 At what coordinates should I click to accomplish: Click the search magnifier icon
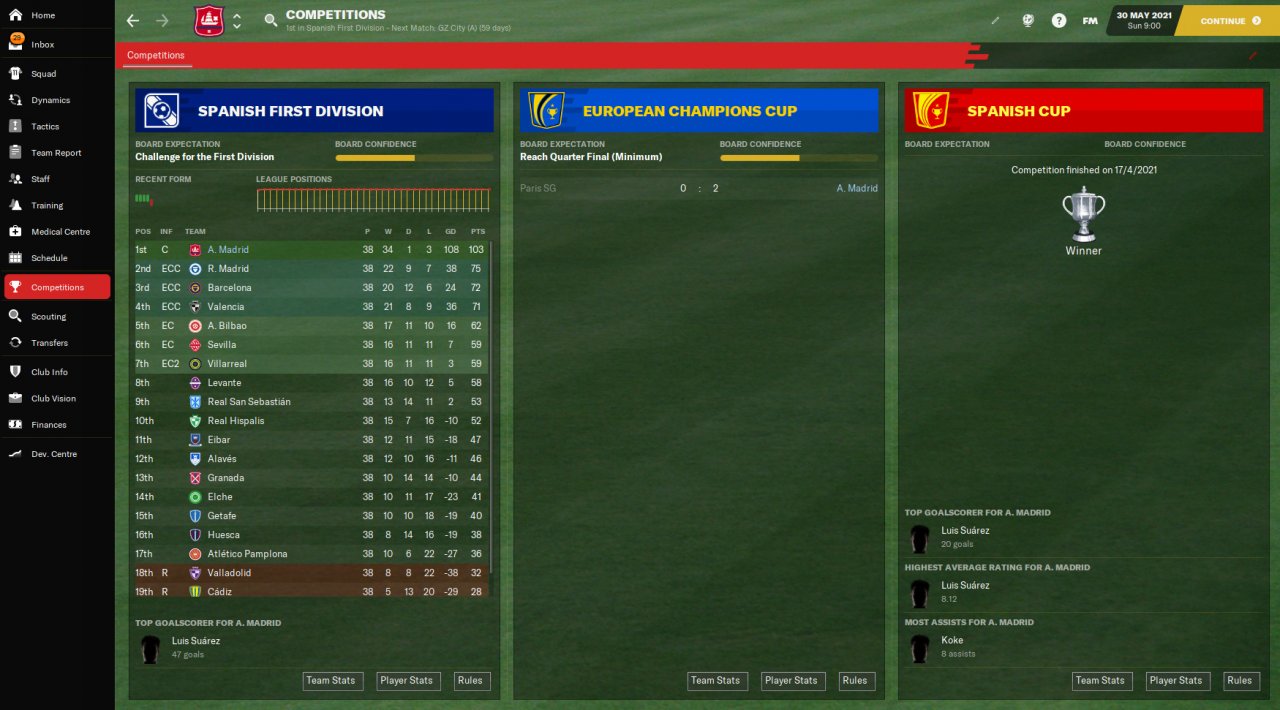pos(271,21)
